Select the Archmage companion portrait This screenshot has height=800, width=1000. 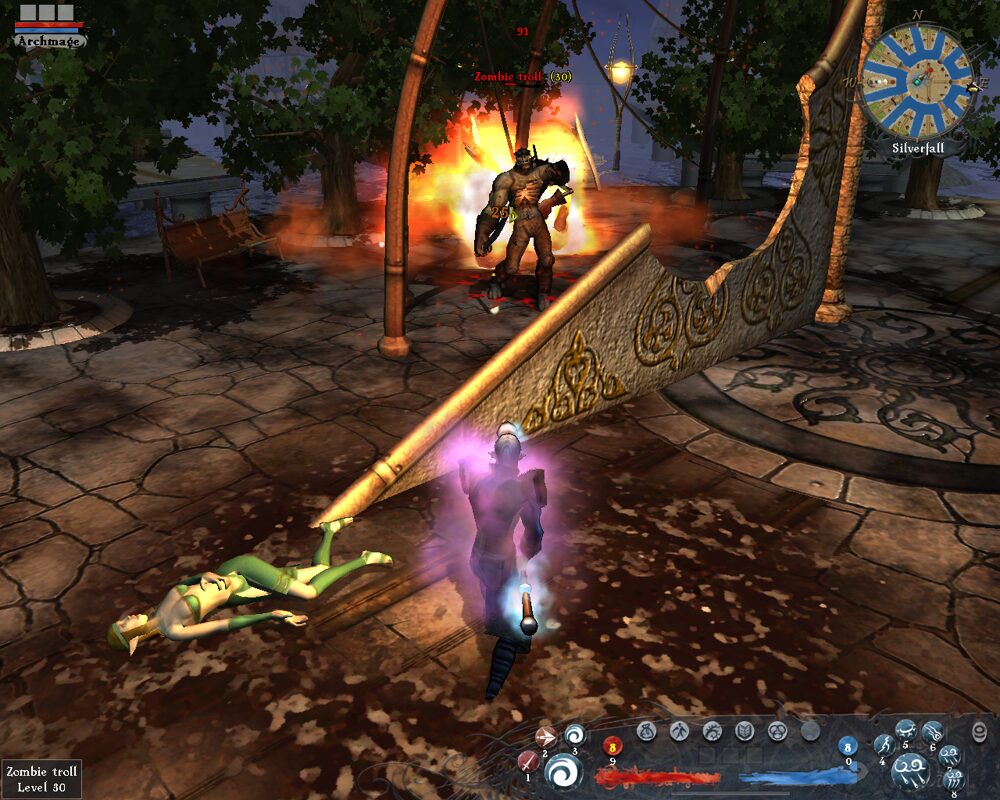pos(50,27)
